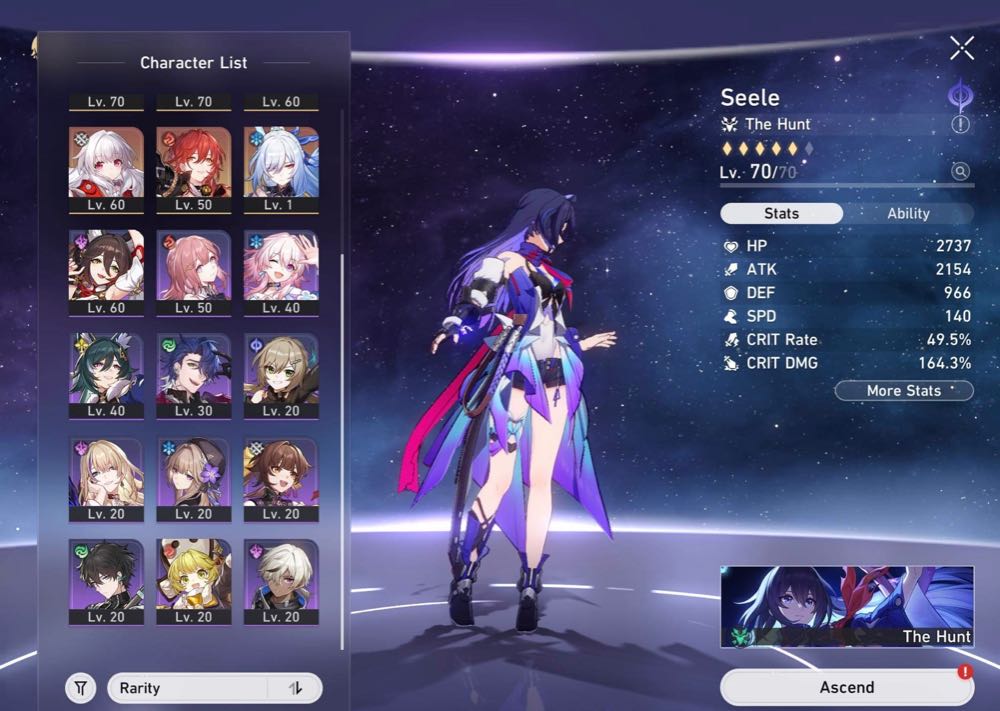Ascend Seele with the Ascend button
This screenshot has height=711, width=1000.
click(x=846, y=687)
